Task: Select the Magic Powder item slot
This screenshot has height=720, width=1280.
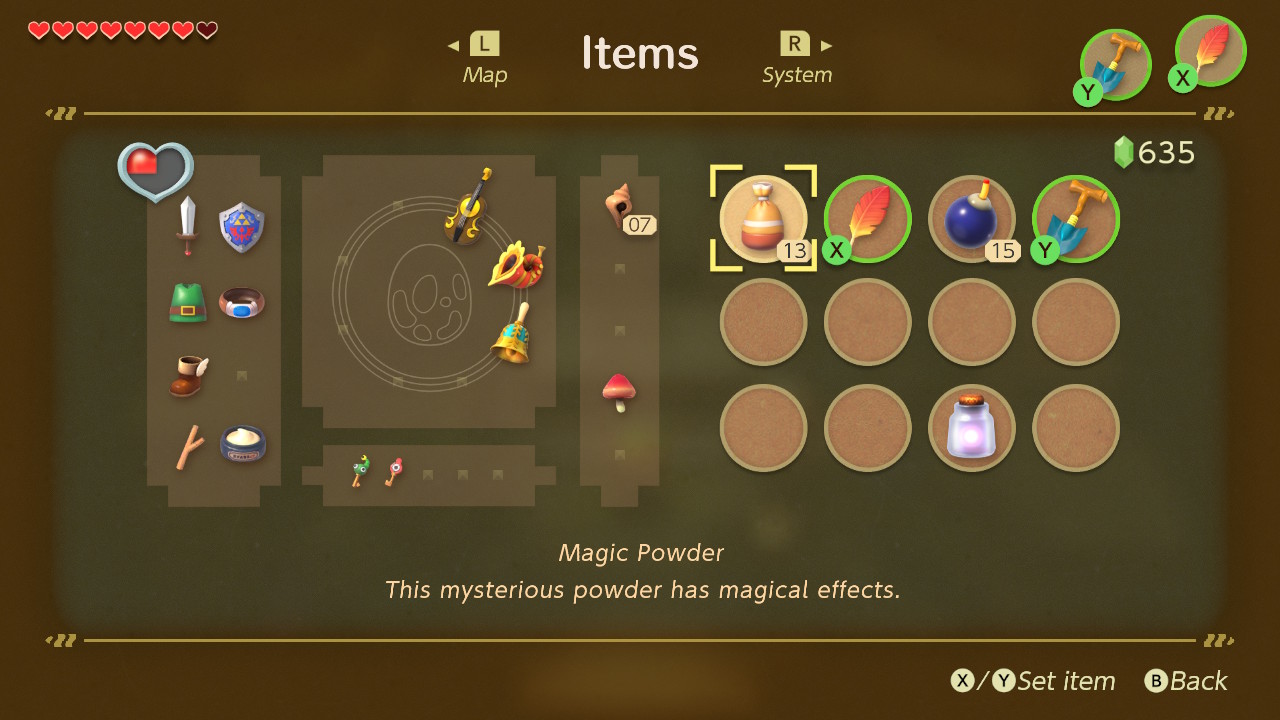Action: click(763, 219)
